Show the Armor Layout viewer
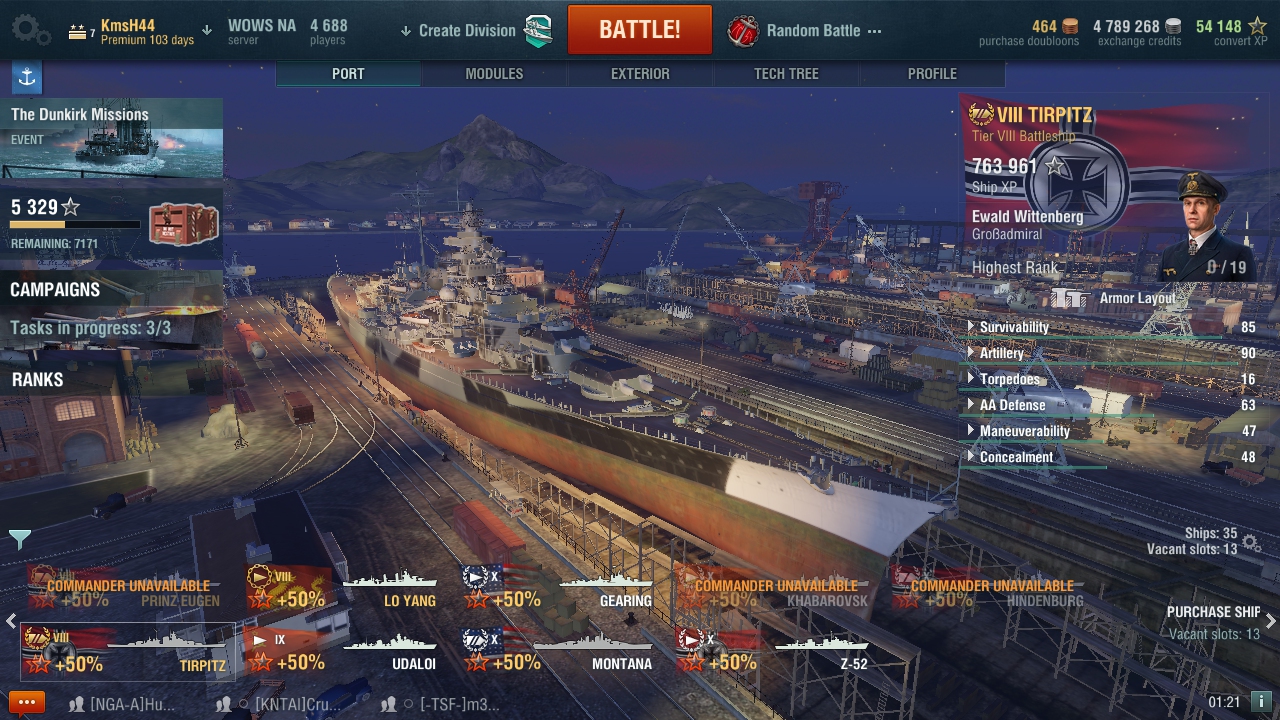 tap(1137, 298)
